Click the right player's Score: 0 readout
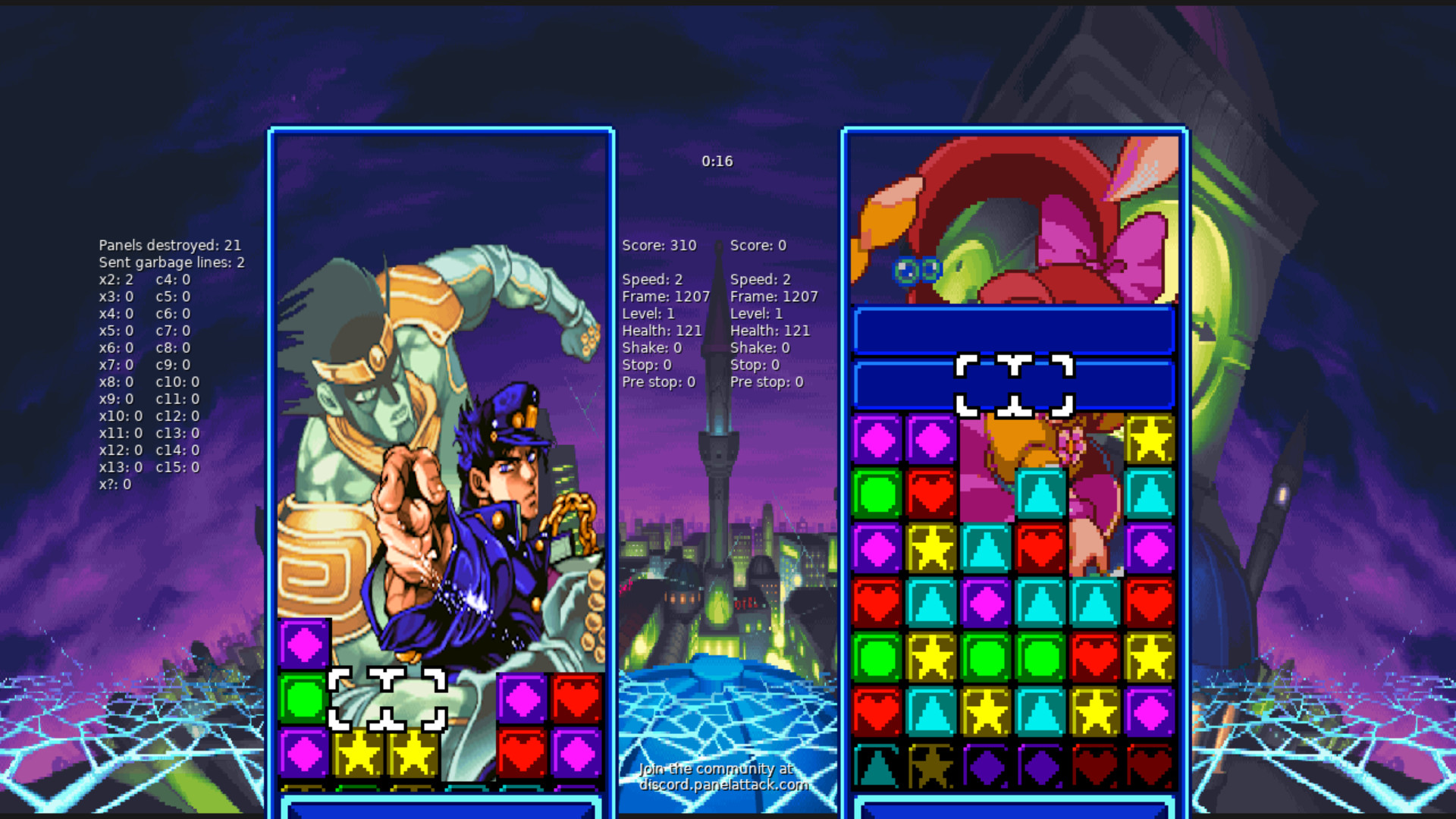1456x819 pixels. pos(758,245)
